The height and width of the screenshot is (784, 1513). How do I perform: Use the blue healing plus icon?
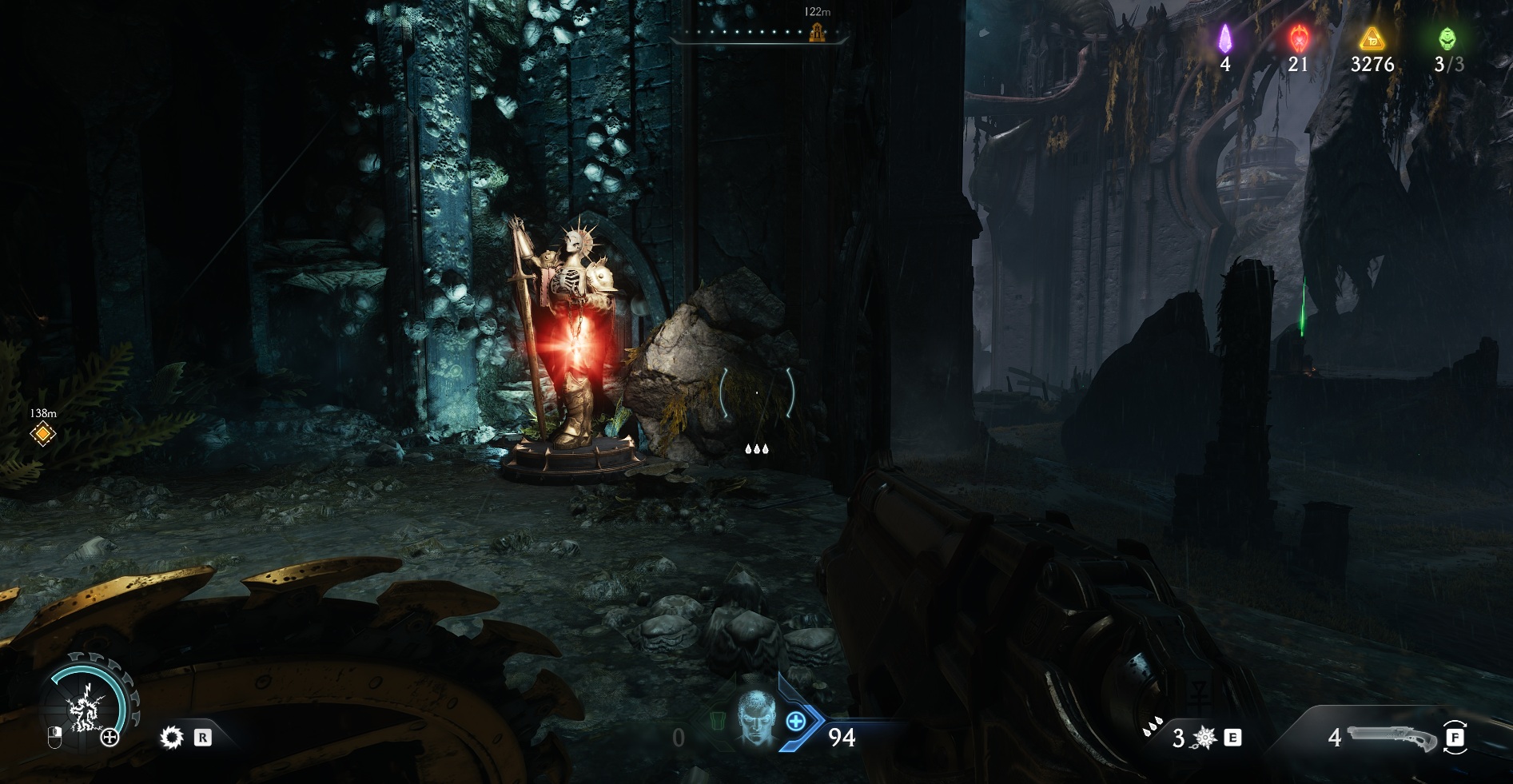796,722
